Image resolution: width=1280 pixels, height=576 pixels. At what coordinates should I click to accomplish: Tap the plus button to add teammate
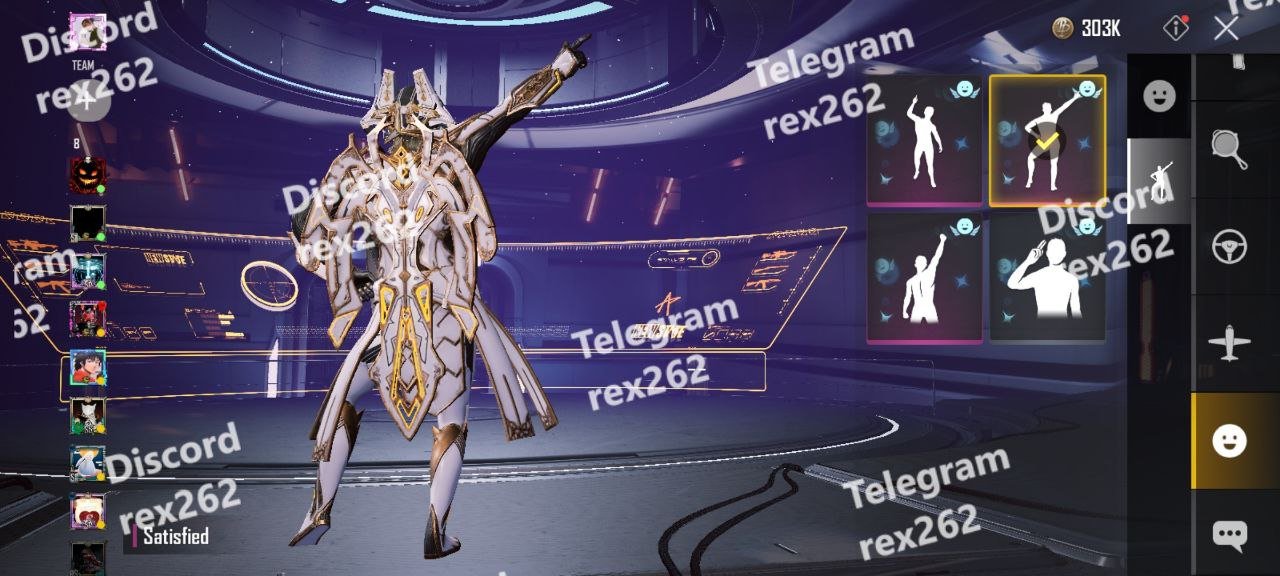(87, 100)
